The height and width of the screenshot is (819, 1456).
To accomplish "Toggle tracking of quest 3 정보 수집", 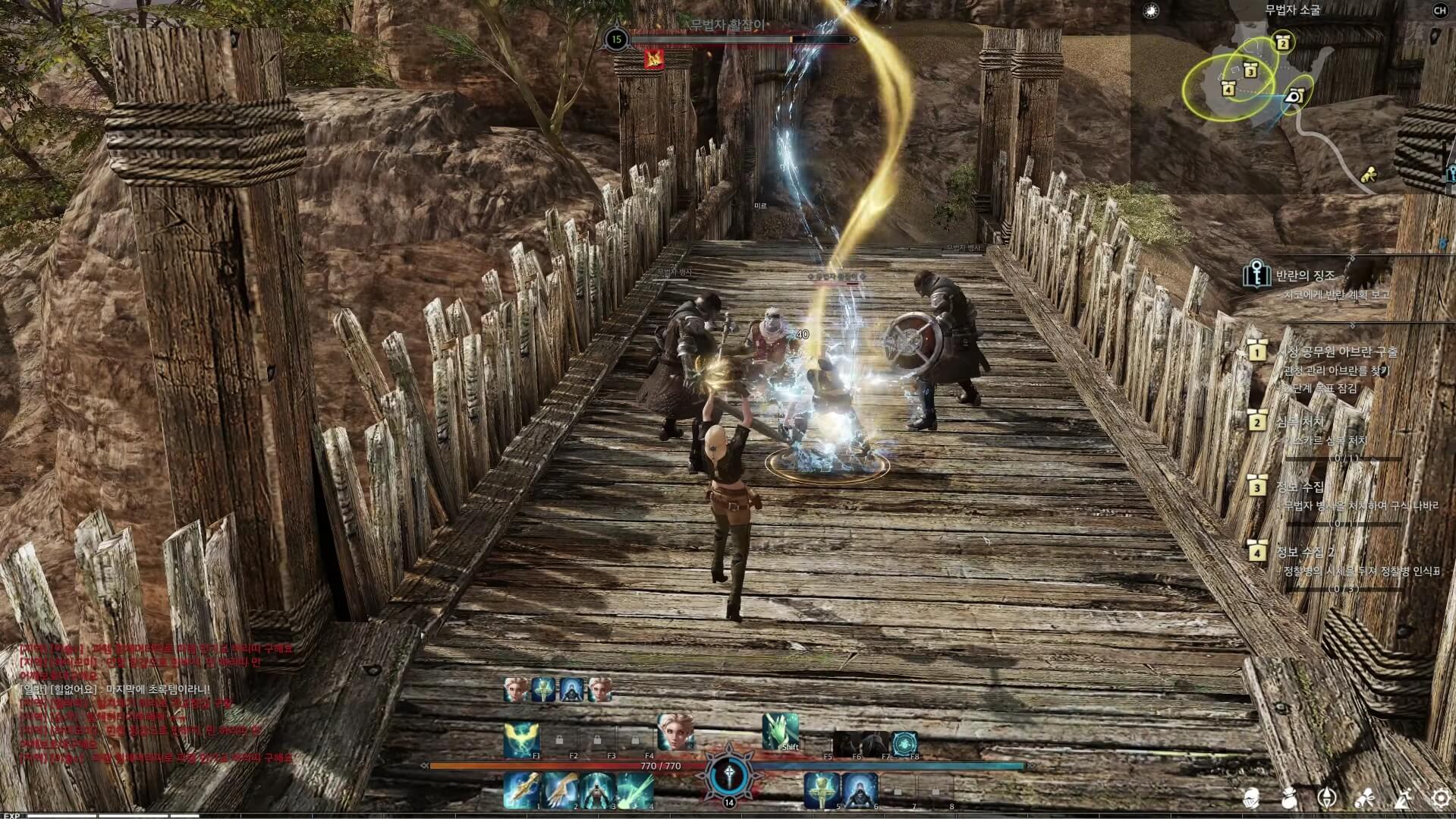I will click(x=1257, y=487).
